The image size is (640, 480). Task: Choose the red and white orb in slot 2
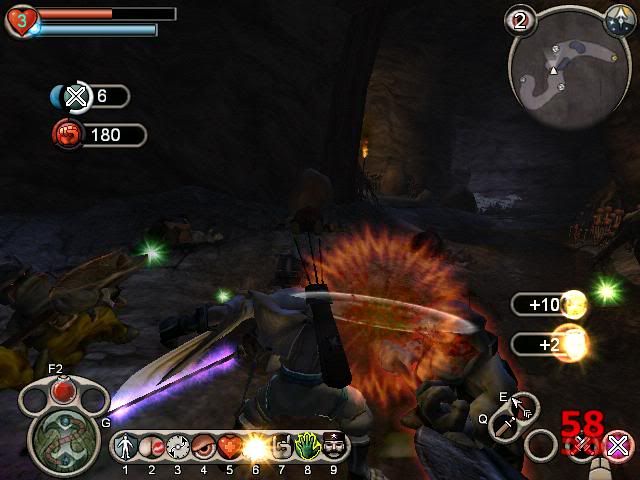click(x=152, y=446)
